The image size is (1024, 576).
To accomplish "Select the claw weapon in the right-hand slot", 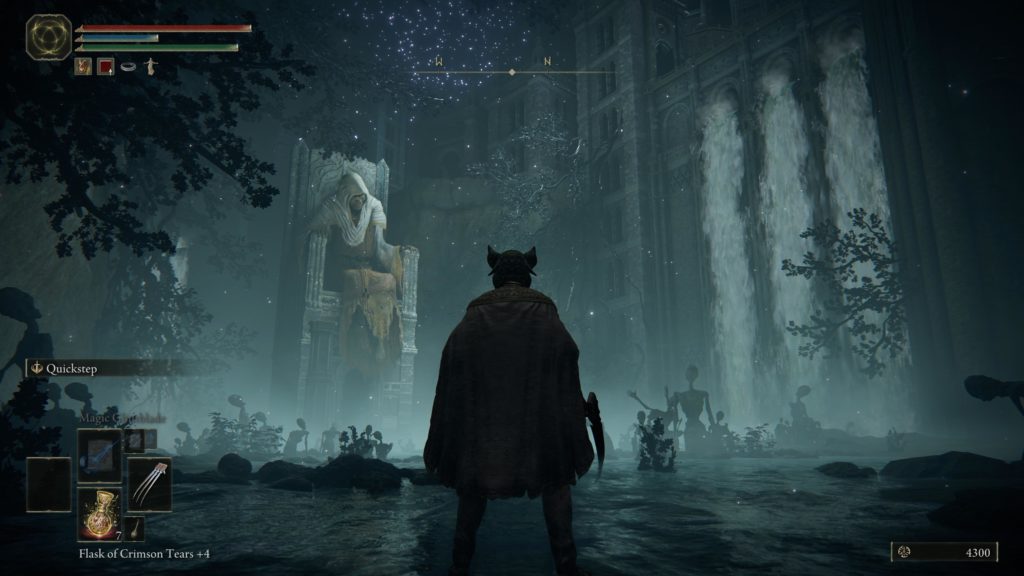I will [149, 484].
